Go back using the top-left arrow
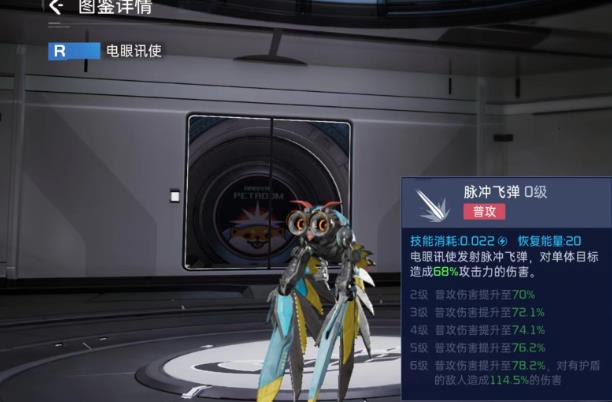The width and height of the screenshot is (612, 402). click(55, 6)
